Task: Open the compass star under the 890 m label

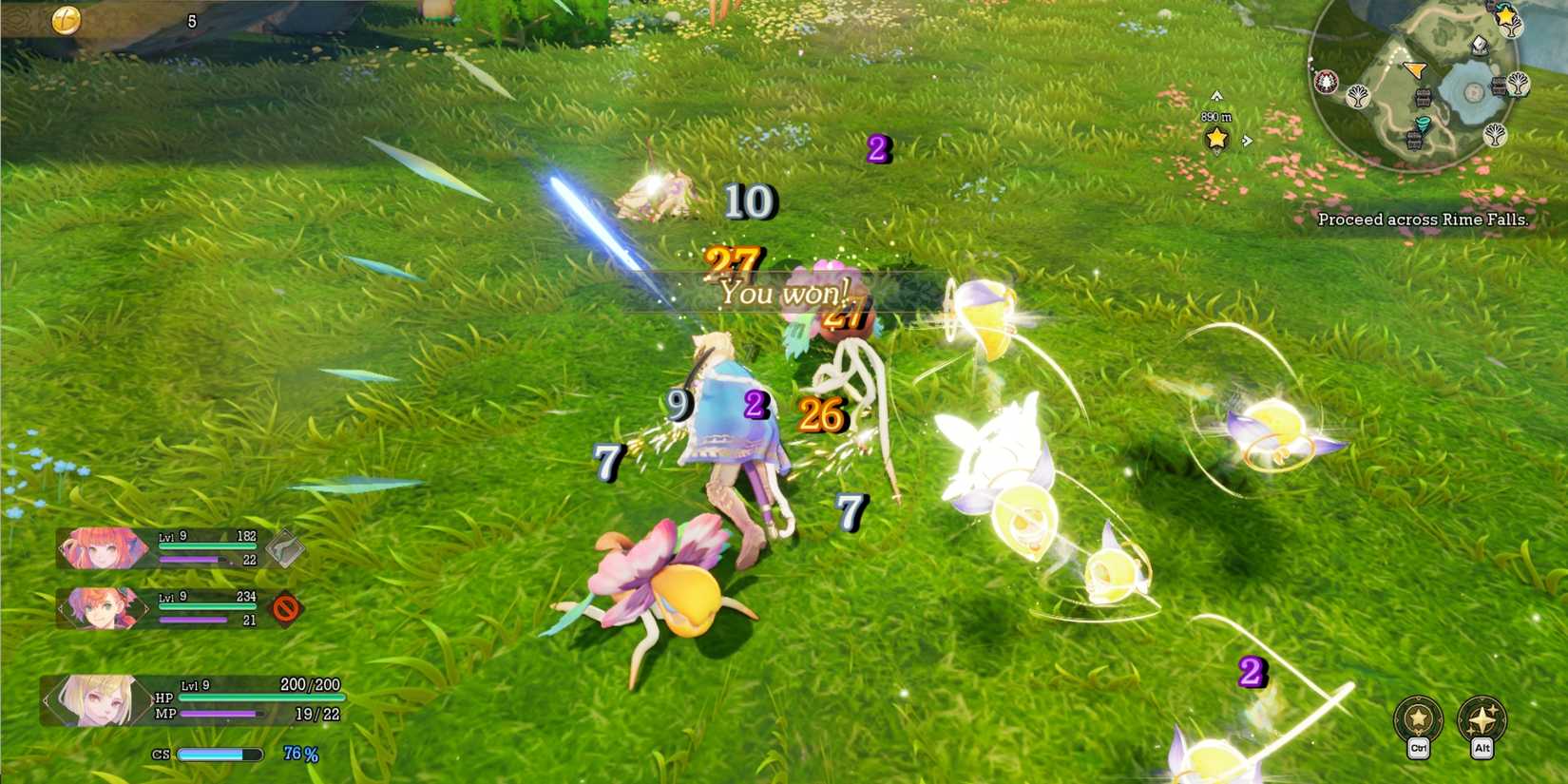Action: click(1214, 139)
